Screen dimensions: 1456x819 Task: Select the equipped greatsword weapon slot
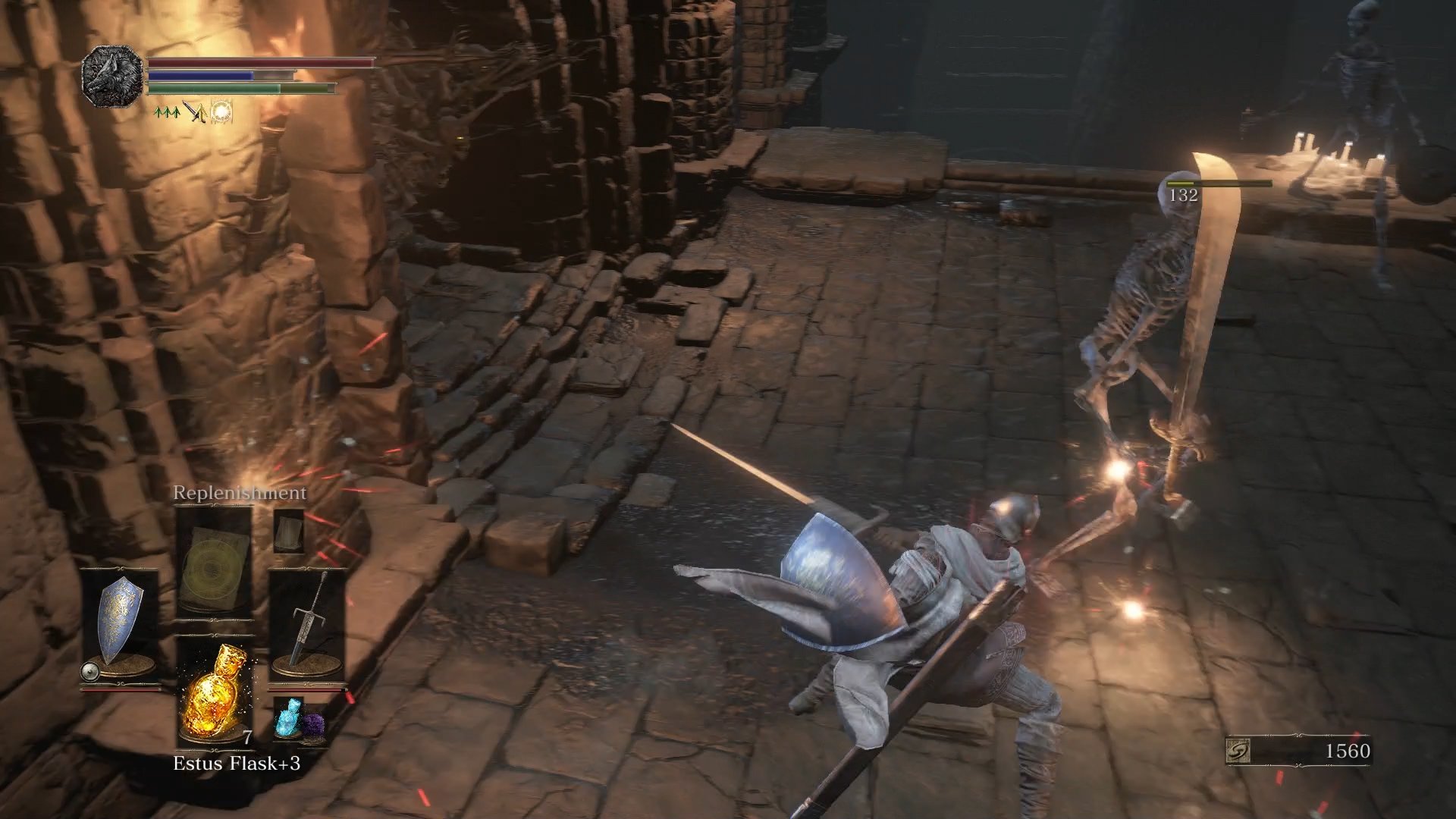pos(307,618)
